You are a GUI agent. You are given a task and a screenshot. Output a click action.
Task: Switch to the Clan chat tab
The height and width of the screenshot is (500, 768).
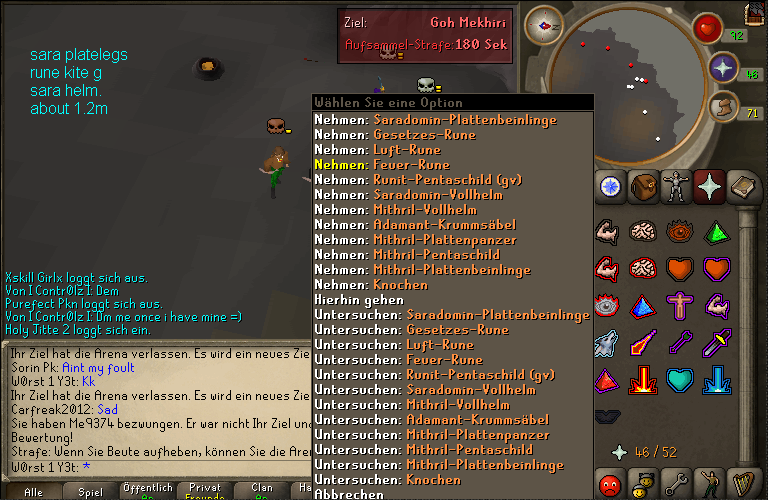click(262, 488)
